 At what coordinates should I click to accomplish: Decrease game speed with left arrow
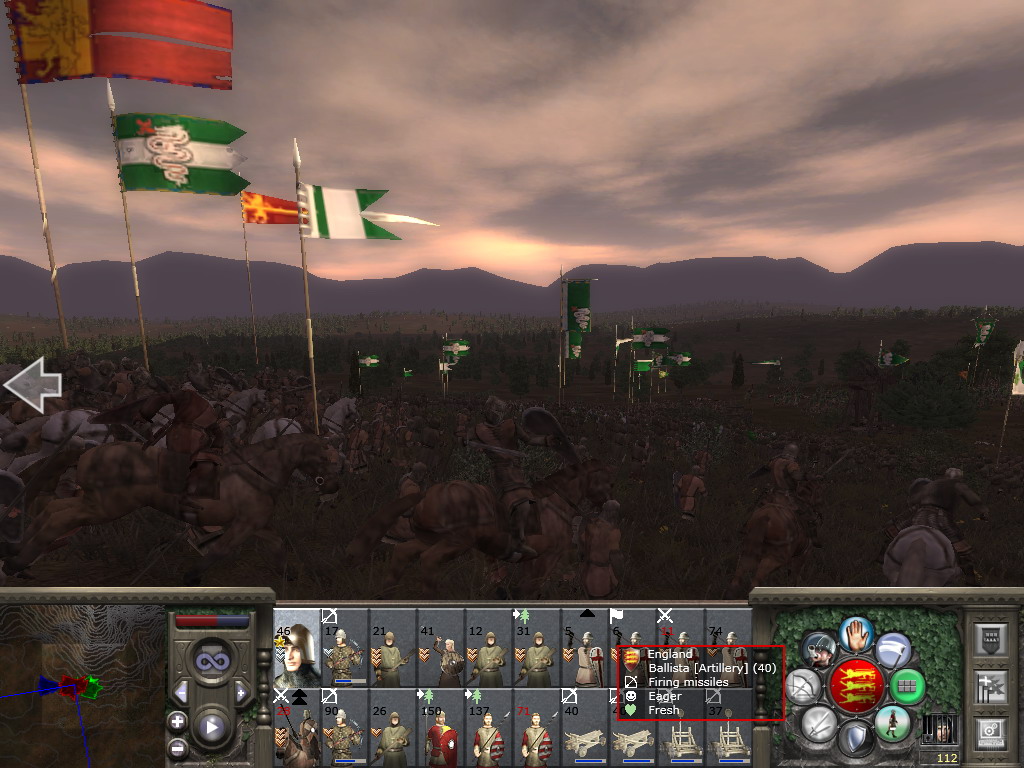[181, 692]
